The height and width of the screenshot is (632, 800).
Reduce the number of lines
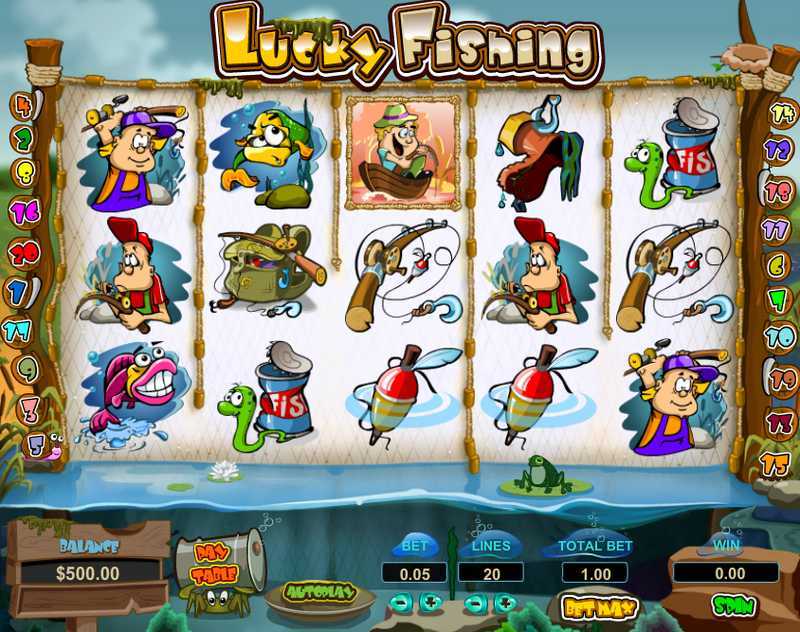pos(476,602)
